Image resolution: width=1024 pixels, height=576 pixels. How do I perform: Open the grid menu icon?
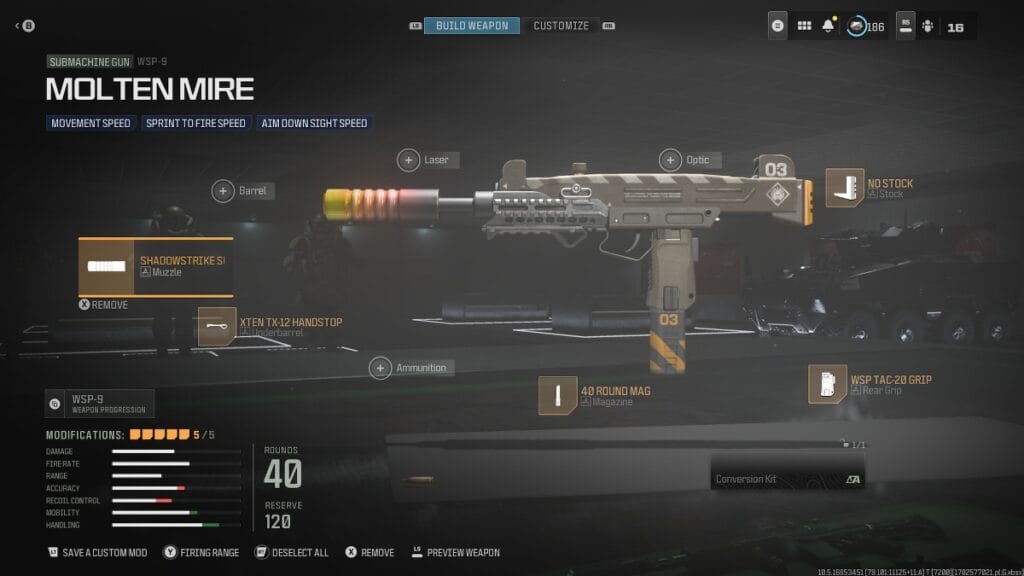click(x=804, y=26)
